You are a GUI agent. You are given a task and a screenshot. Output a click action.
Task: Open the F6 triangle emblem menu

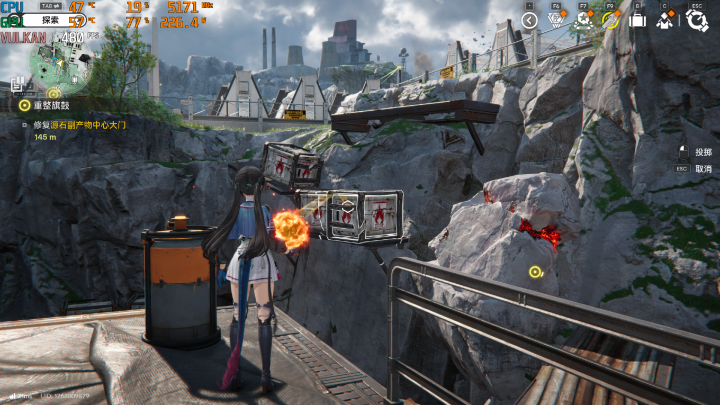558,19
